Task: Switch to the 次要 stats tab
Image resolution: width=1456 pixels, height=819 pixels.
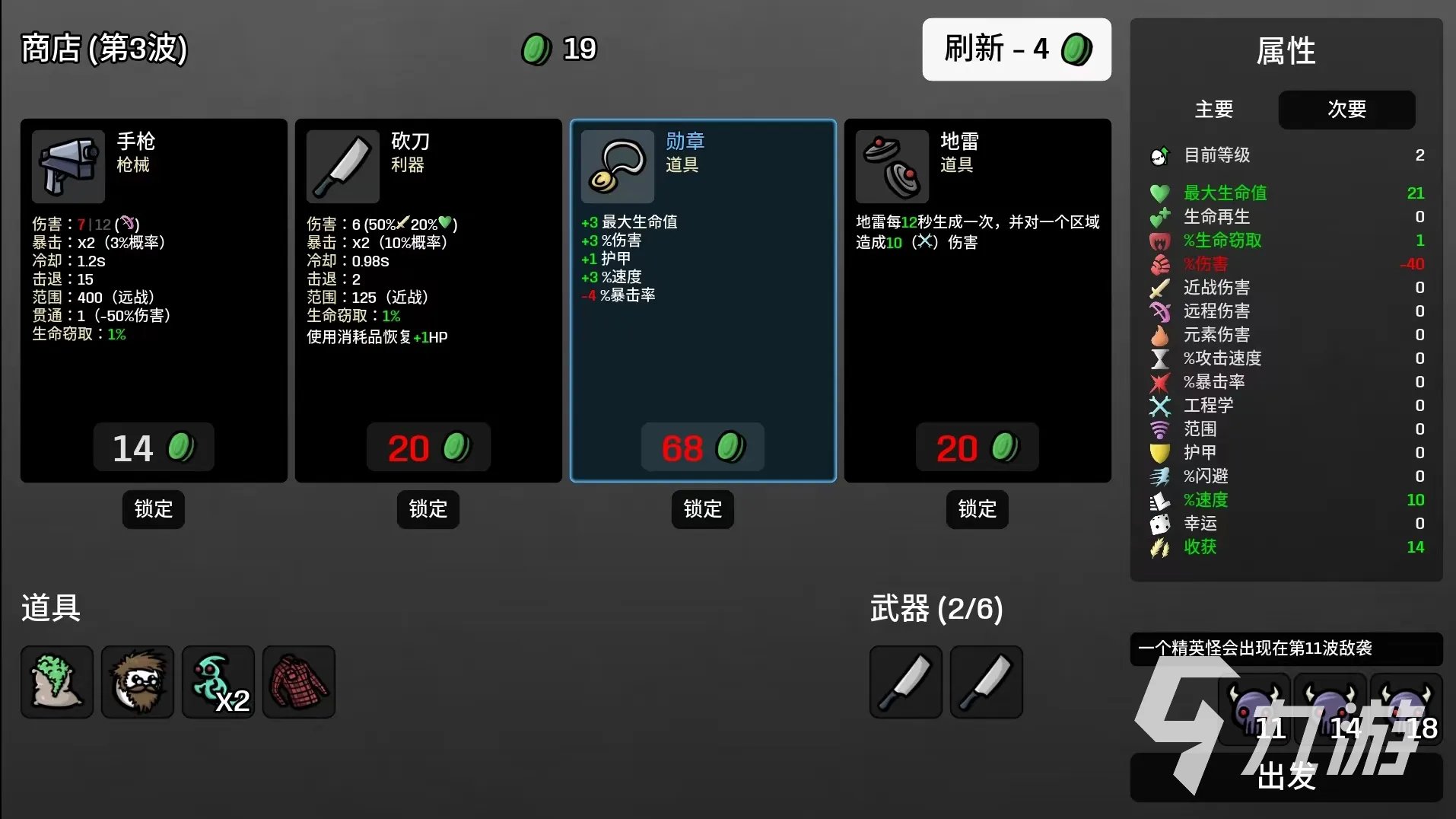Action: click(x=1346, y=110)
